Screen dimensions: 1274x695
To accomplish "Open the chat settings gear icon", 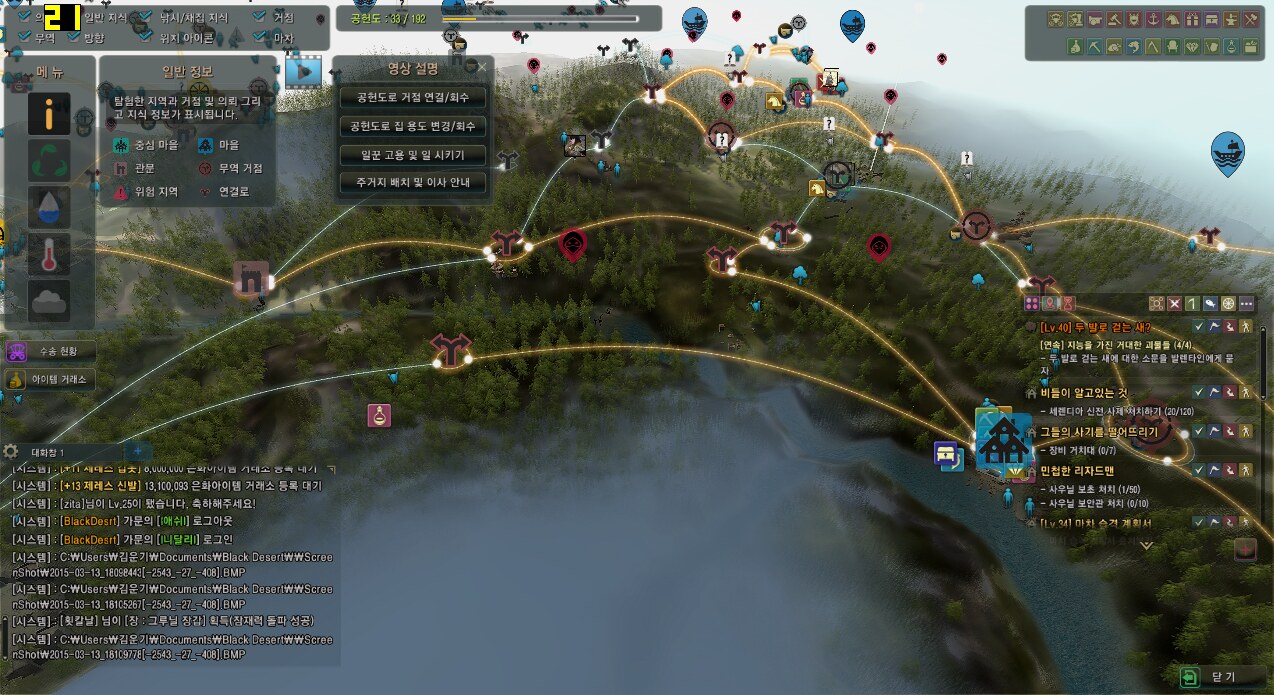I will pos(12,451).
